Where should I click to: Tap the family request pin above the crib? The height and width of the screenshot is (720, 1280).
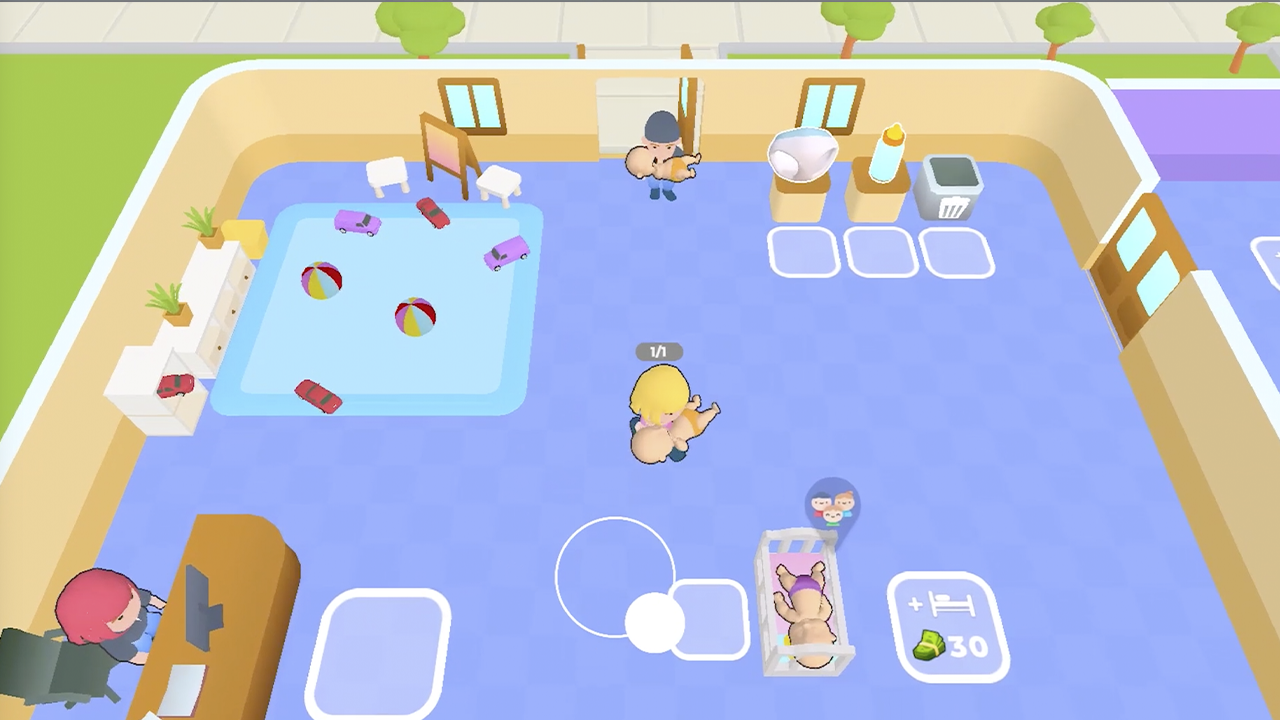[x=831, y=505]
